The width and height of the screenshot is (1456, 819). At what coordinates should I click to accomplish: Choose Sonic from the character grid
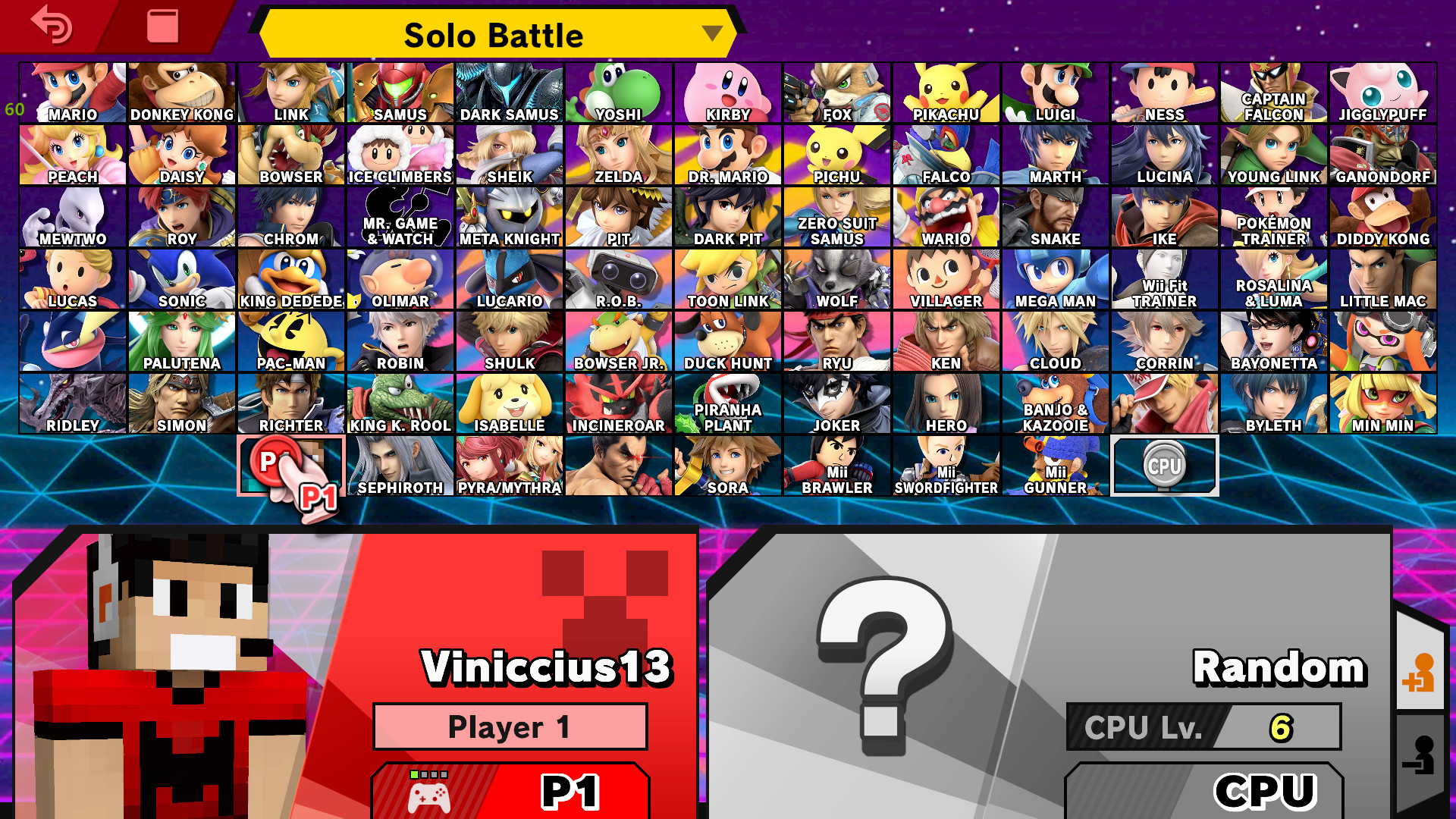[181, 277]
